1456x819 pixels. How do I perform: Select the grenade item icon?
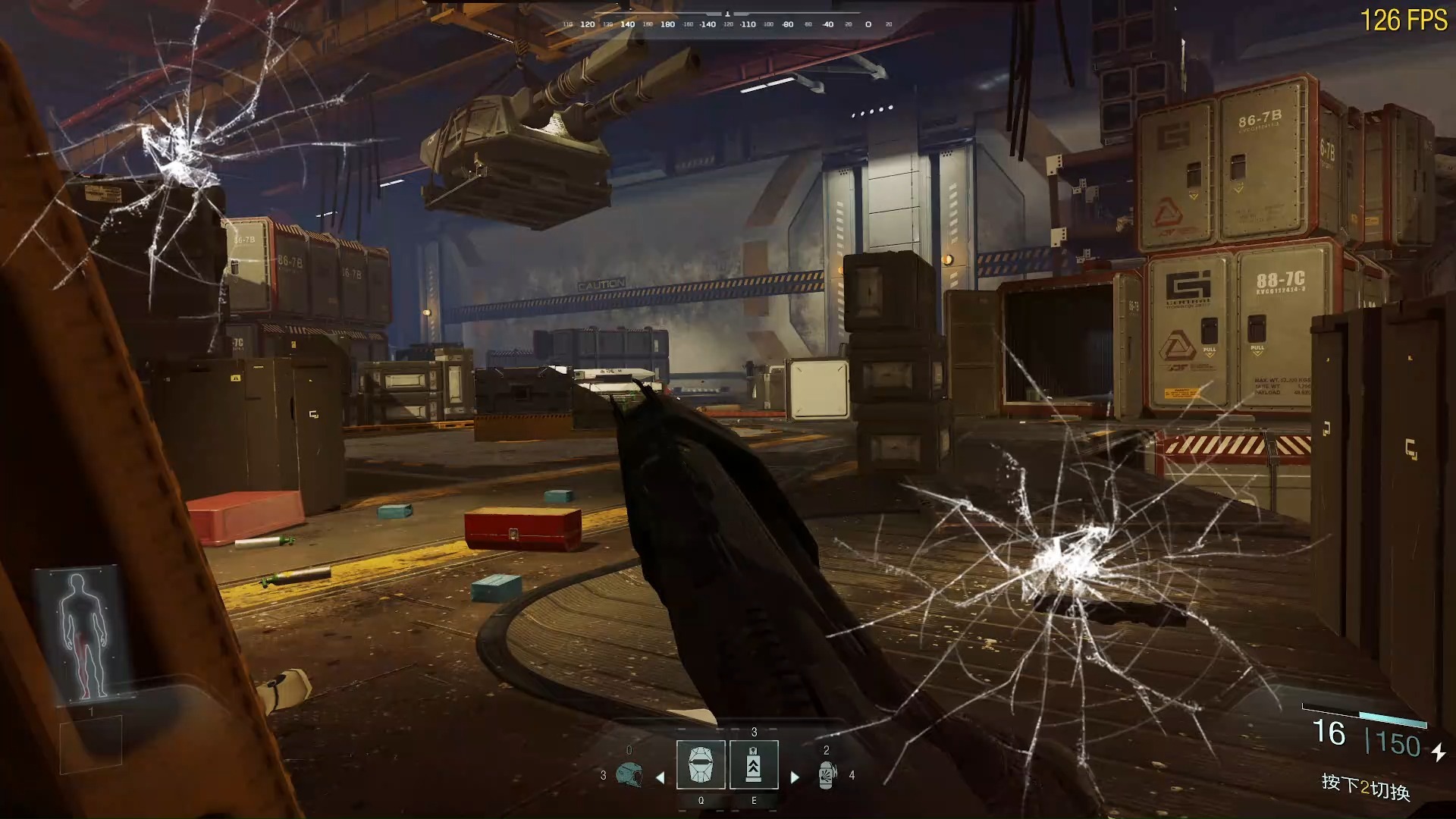click(x=827, y=775)
